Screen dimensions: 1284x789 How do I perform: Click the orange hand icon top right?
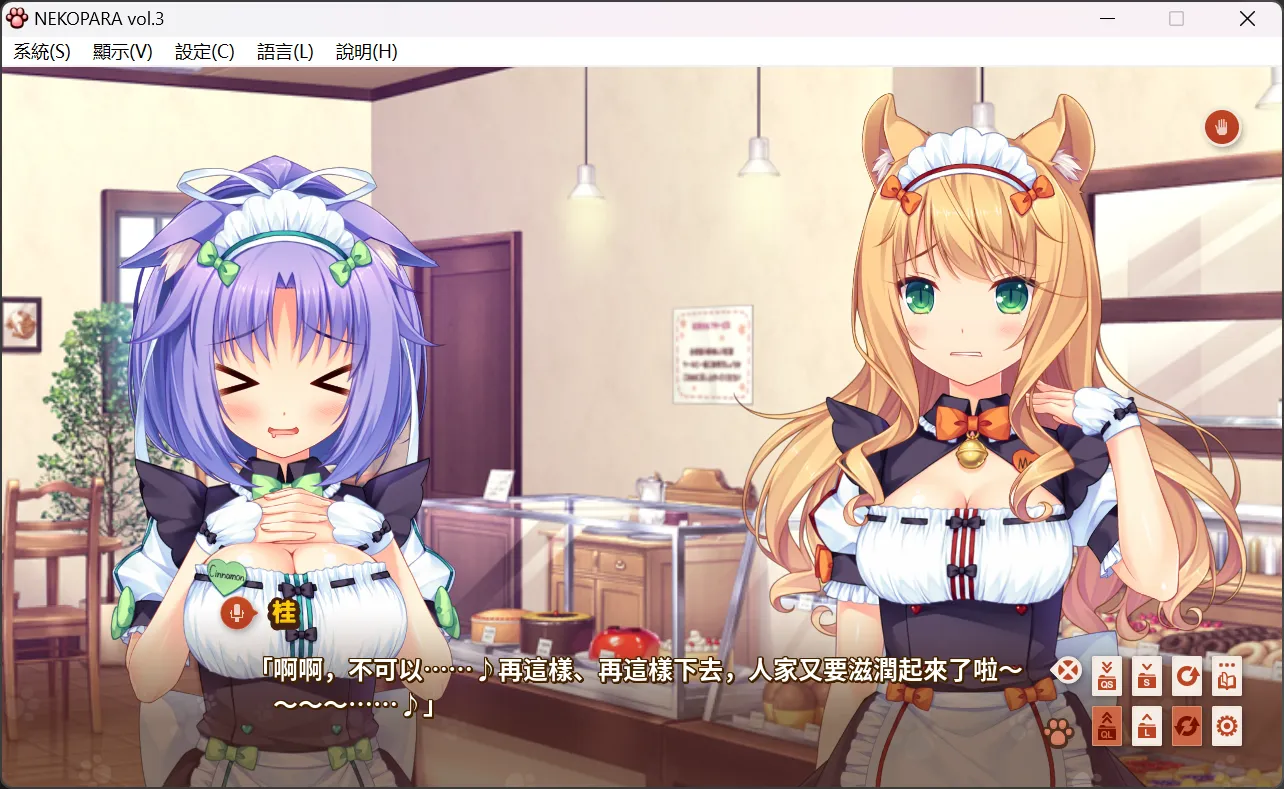tap(1221, 128)
